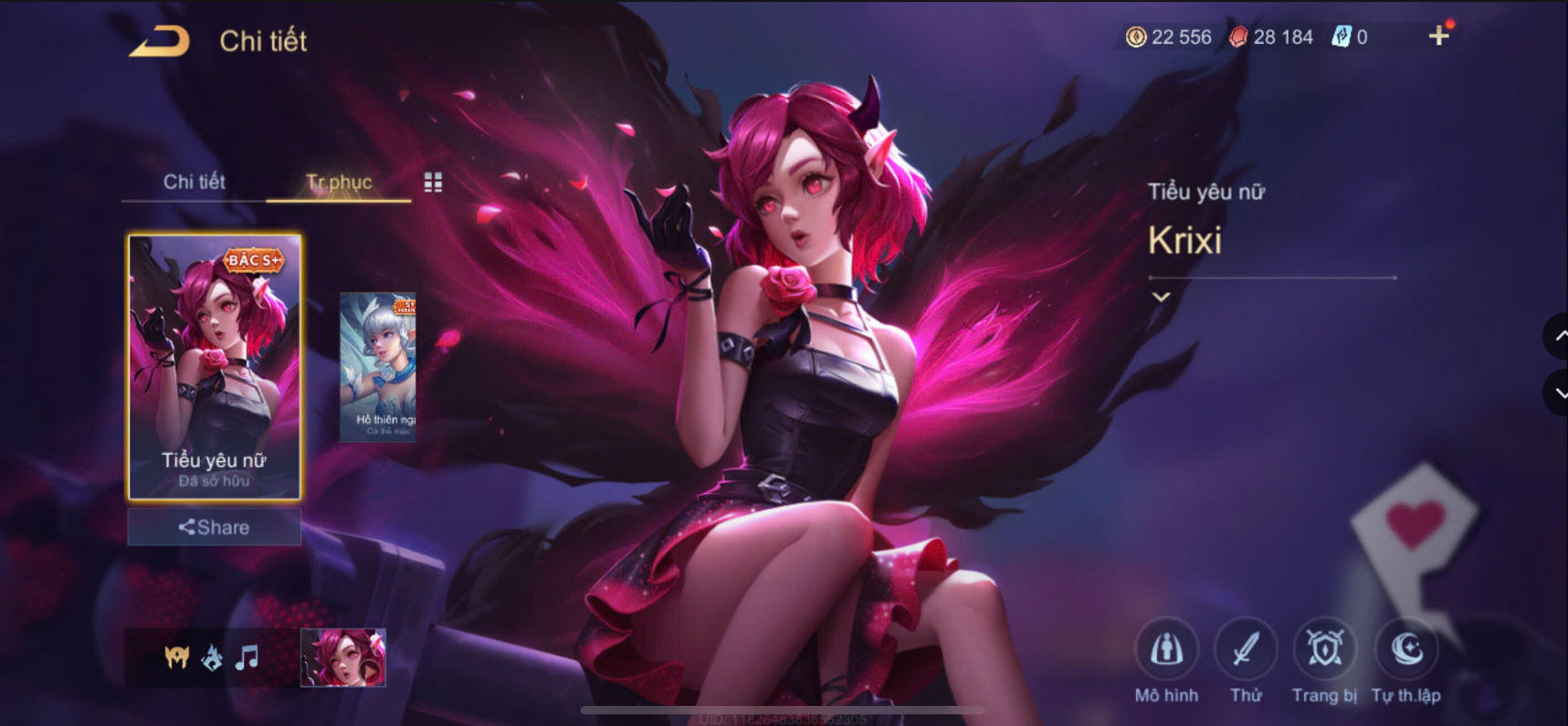Switch to the Tr.phục tab
The width and height of the screenshot is (1568, 726).
pyautogui.click(x=338, y=182)
